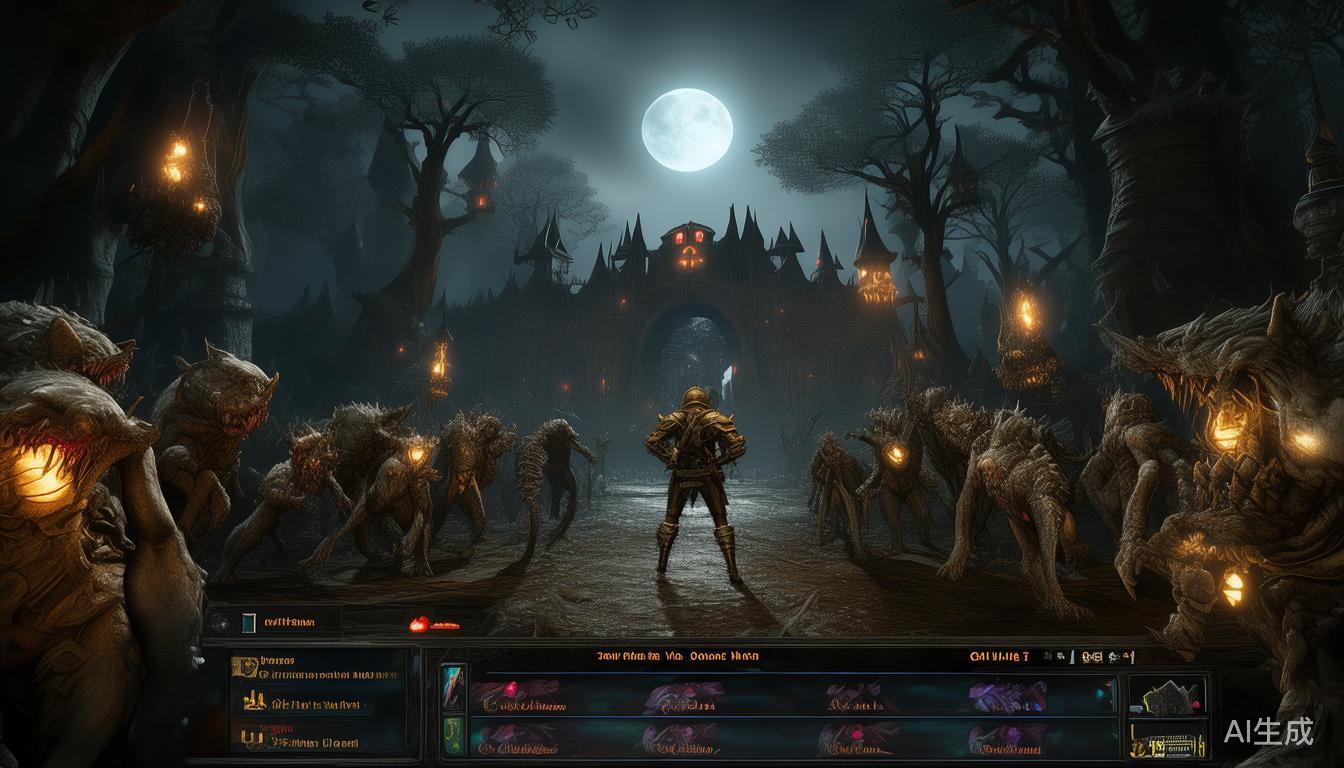
Task: Click the glowing red flame icon
Action: (x=420, y=624)
